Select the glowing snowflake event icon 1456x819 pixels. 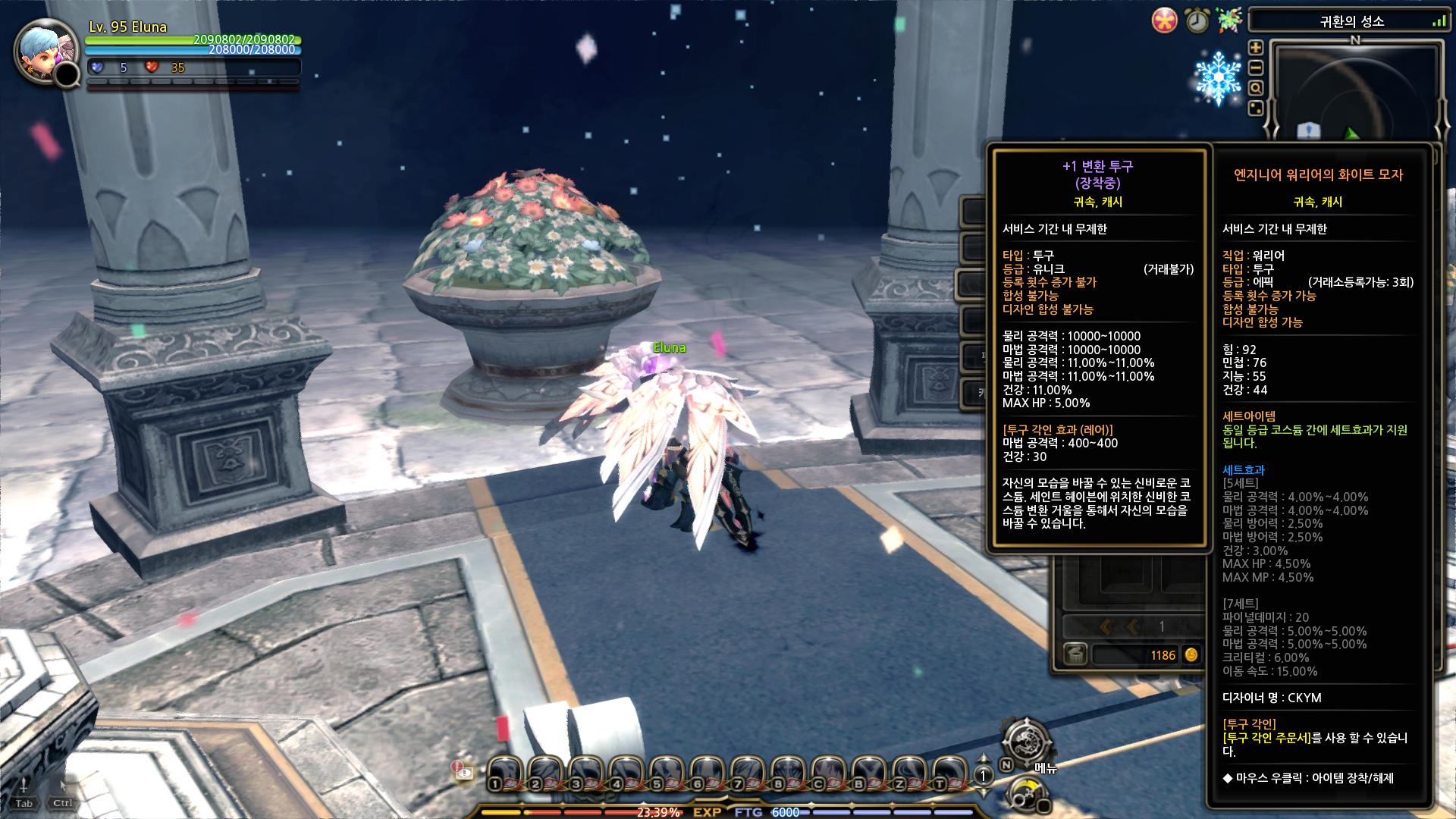[1218, 78]
